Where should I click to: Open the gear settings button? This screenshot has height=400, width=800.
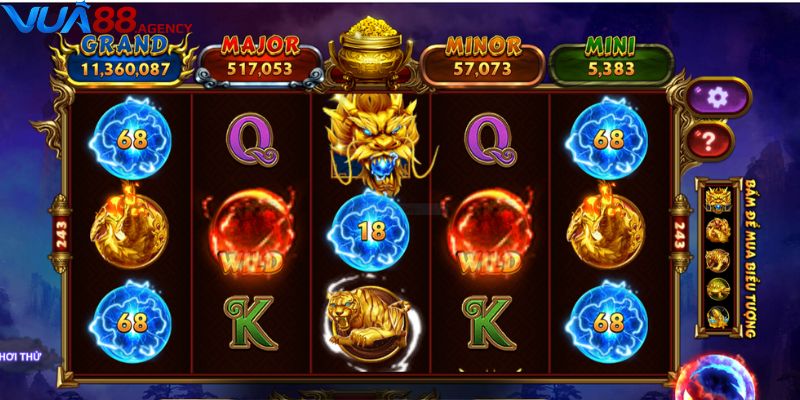[x=714, y=97]
